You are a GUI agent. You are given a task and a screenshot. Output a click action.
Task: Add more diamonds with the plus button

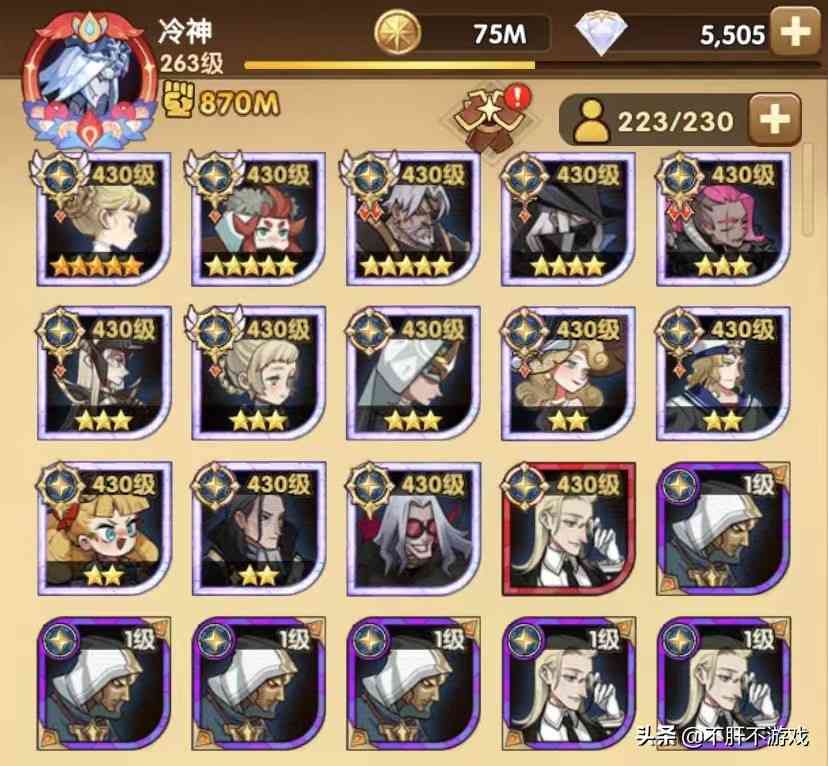[x=795, y=32]
